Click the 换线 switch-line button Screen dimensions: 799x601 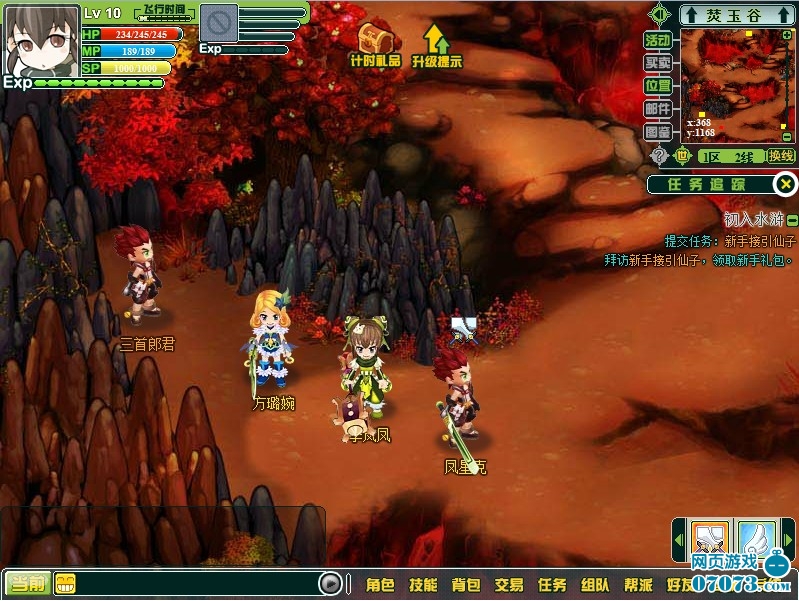pyautogui.click(x=780, y=156)
